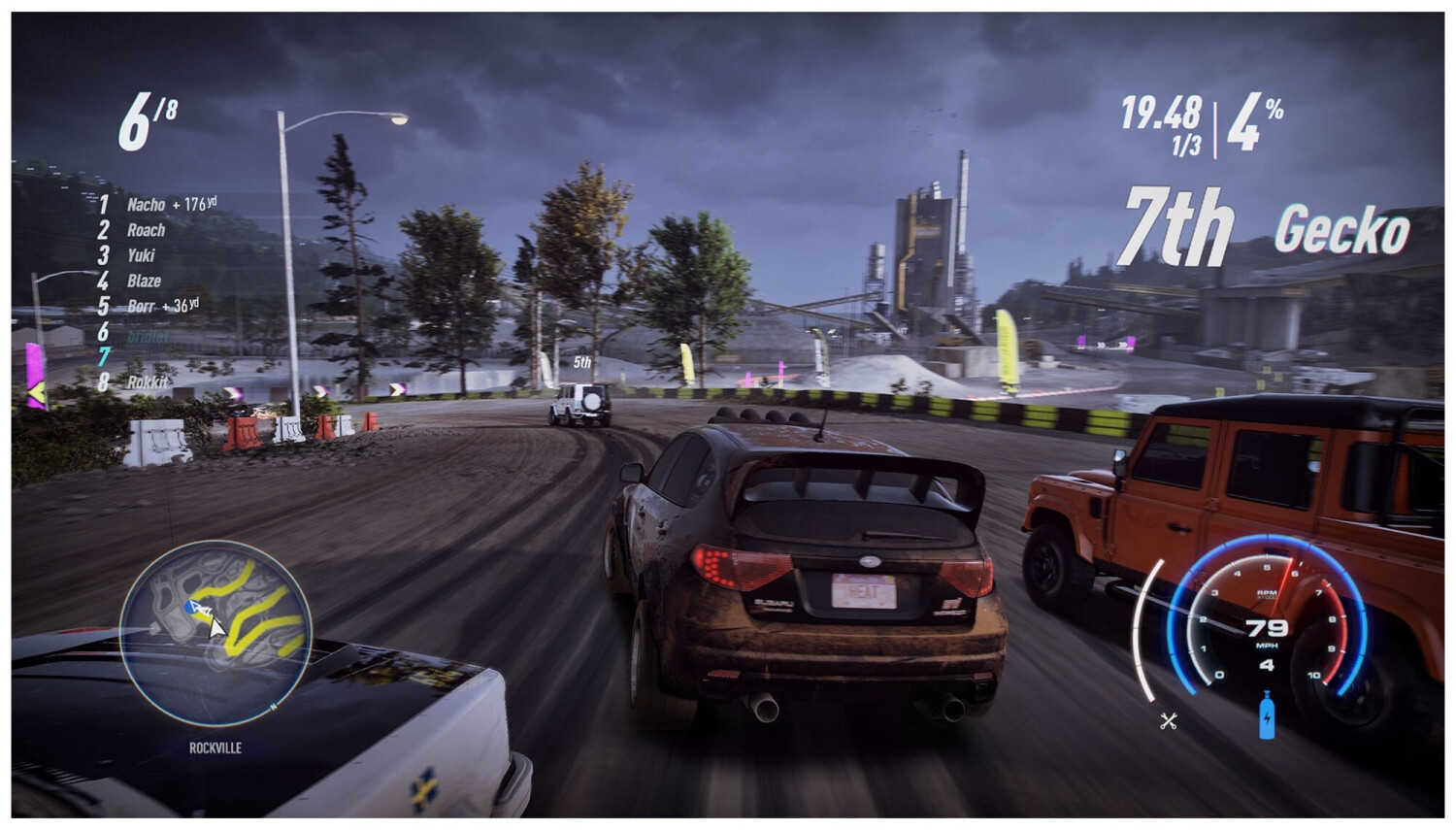1456x830 pixels.
Task: Click Borr's row in the standings
Action: click(x=142, y=306)
